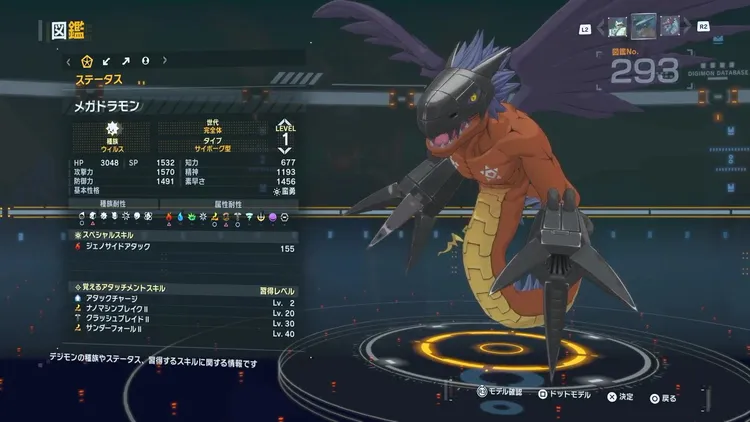Image resolution: width=750 pixels, height=422 pixels.
Task: Go to next tab with right chevron
Action: coord(164,61)
